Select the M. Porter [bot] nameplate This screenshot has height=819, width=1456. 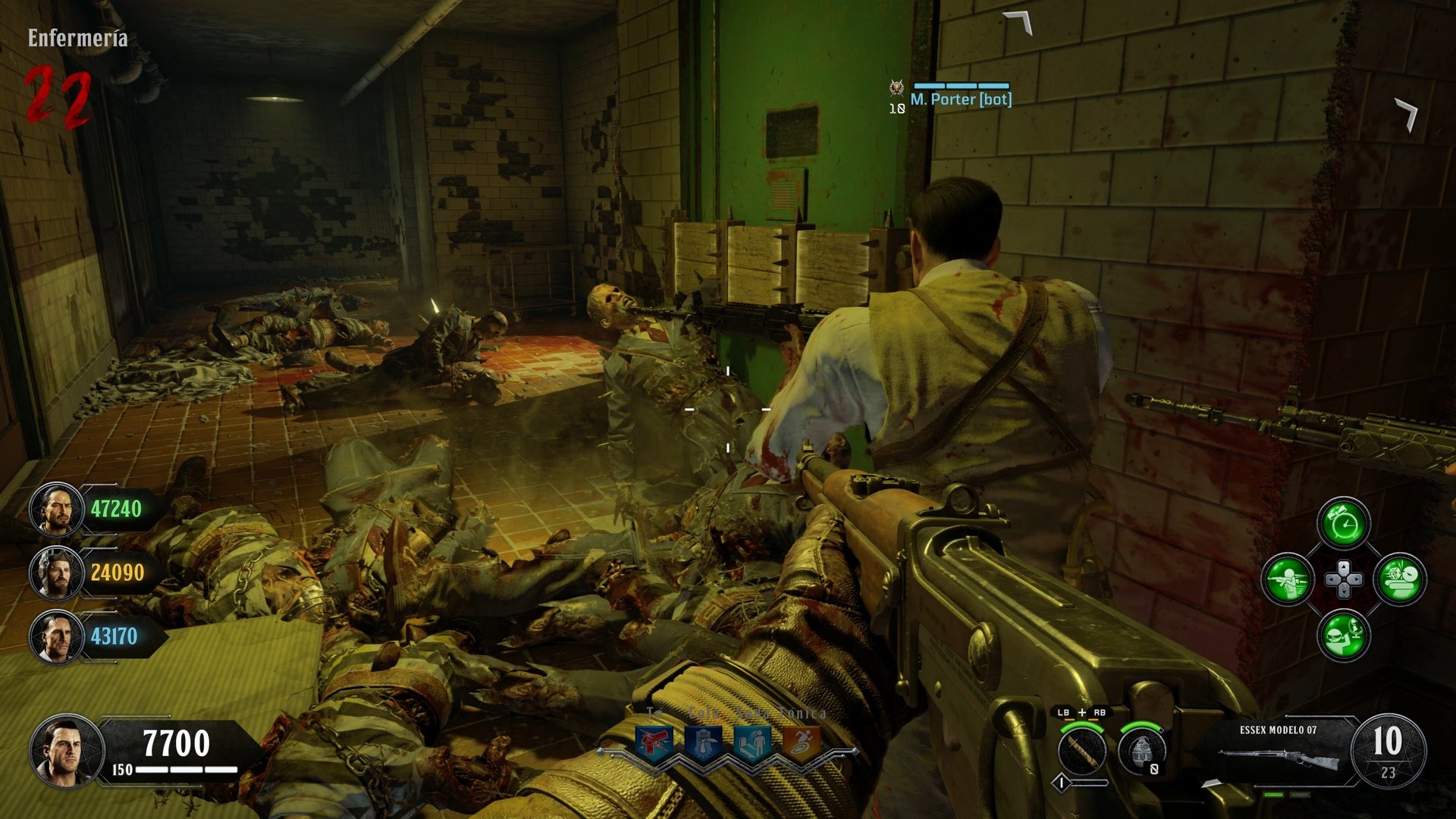click(x=962, y=100)
